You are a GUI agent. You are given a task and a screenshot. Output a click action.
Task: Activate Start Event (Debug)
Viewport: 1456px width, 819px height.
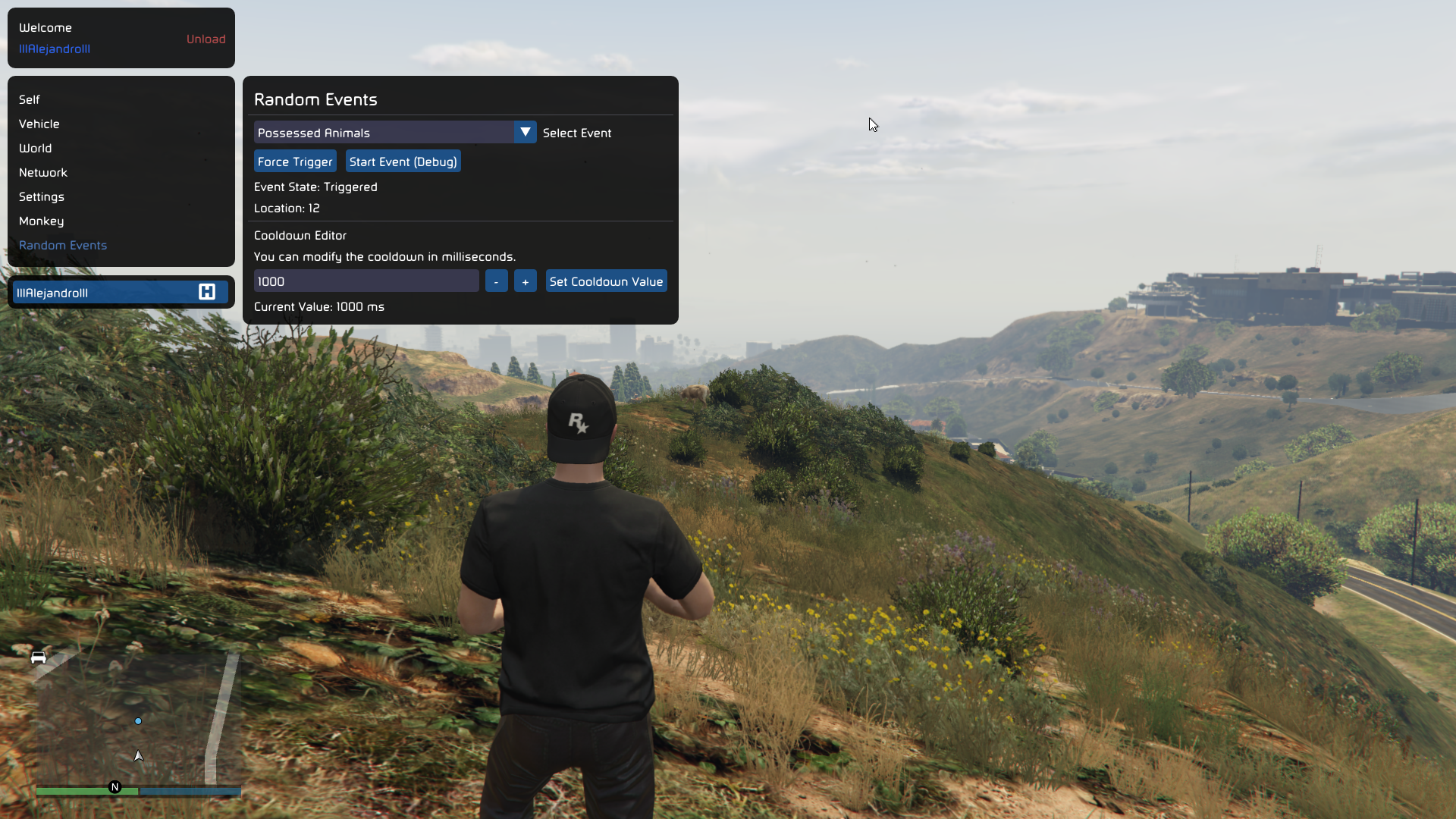click(x=403, y=162)
